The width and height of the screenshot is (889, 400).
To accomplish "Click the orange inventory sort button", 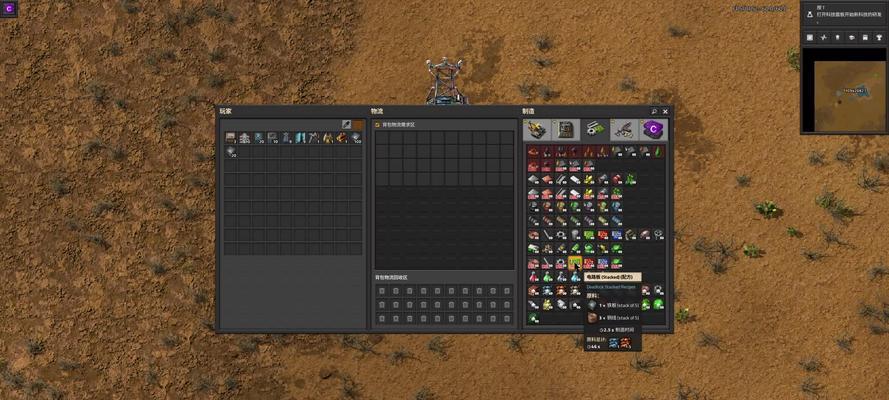I will (x=358, y=125).
